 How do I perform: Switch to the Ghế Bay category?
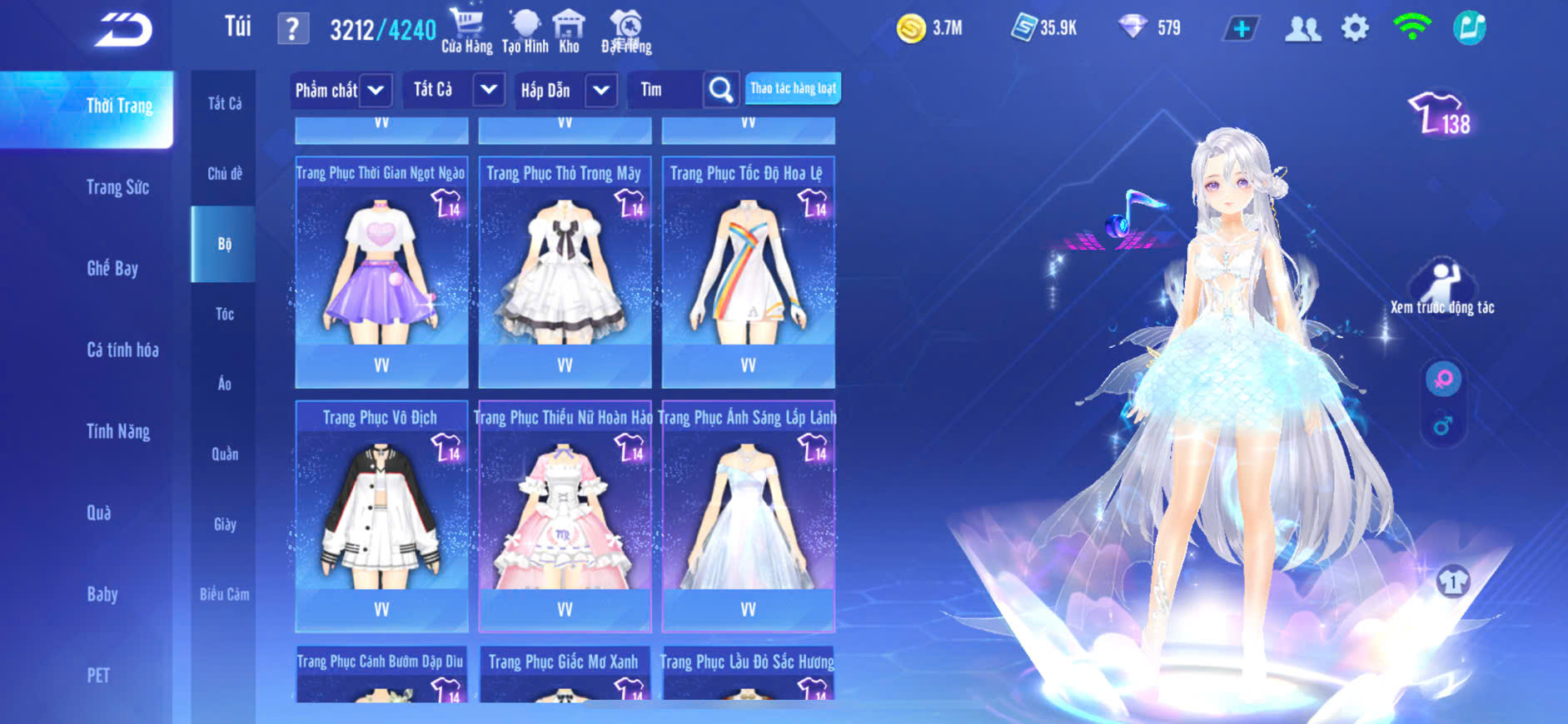point(112,268)
